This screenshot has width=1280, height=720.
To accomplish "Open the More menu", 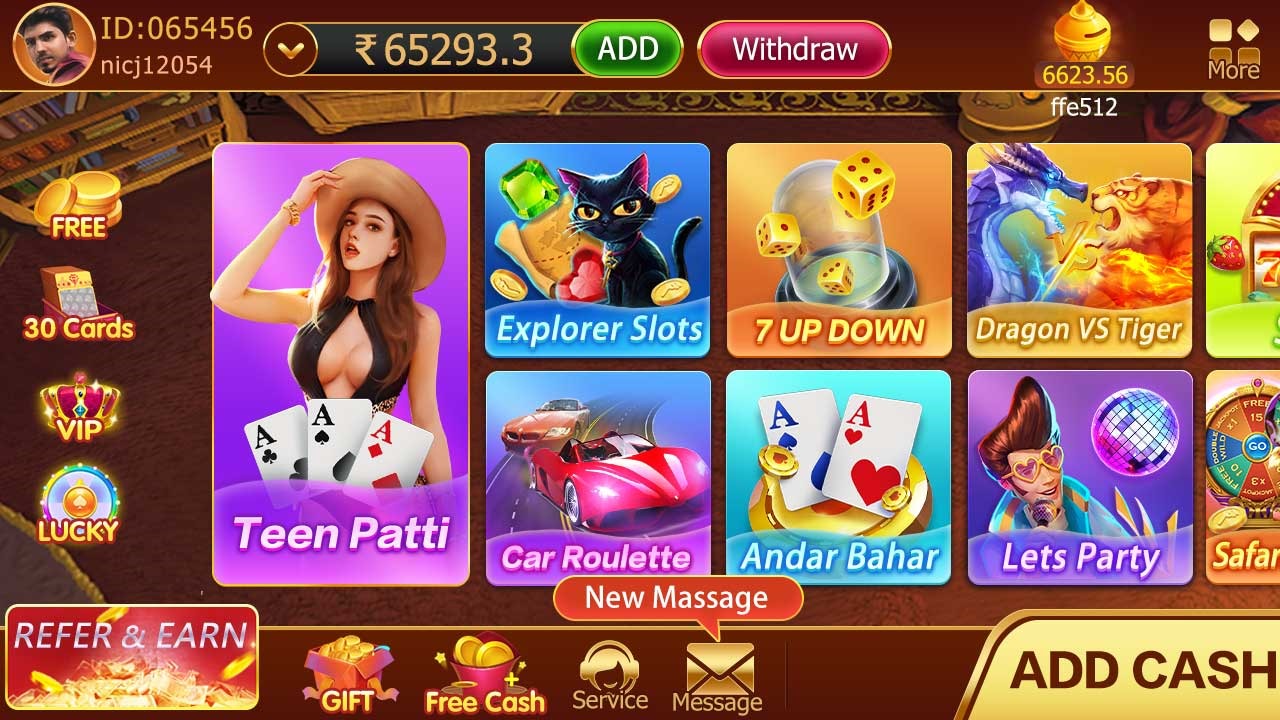I will (x=1232, y=49).
